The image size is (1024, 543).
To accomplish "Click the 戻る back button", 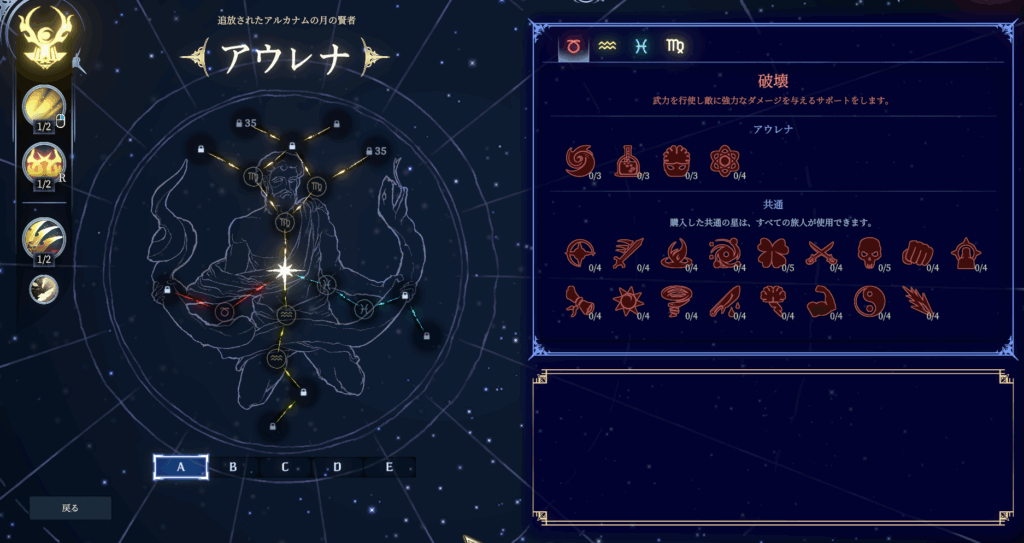I will tap(70, 508).
